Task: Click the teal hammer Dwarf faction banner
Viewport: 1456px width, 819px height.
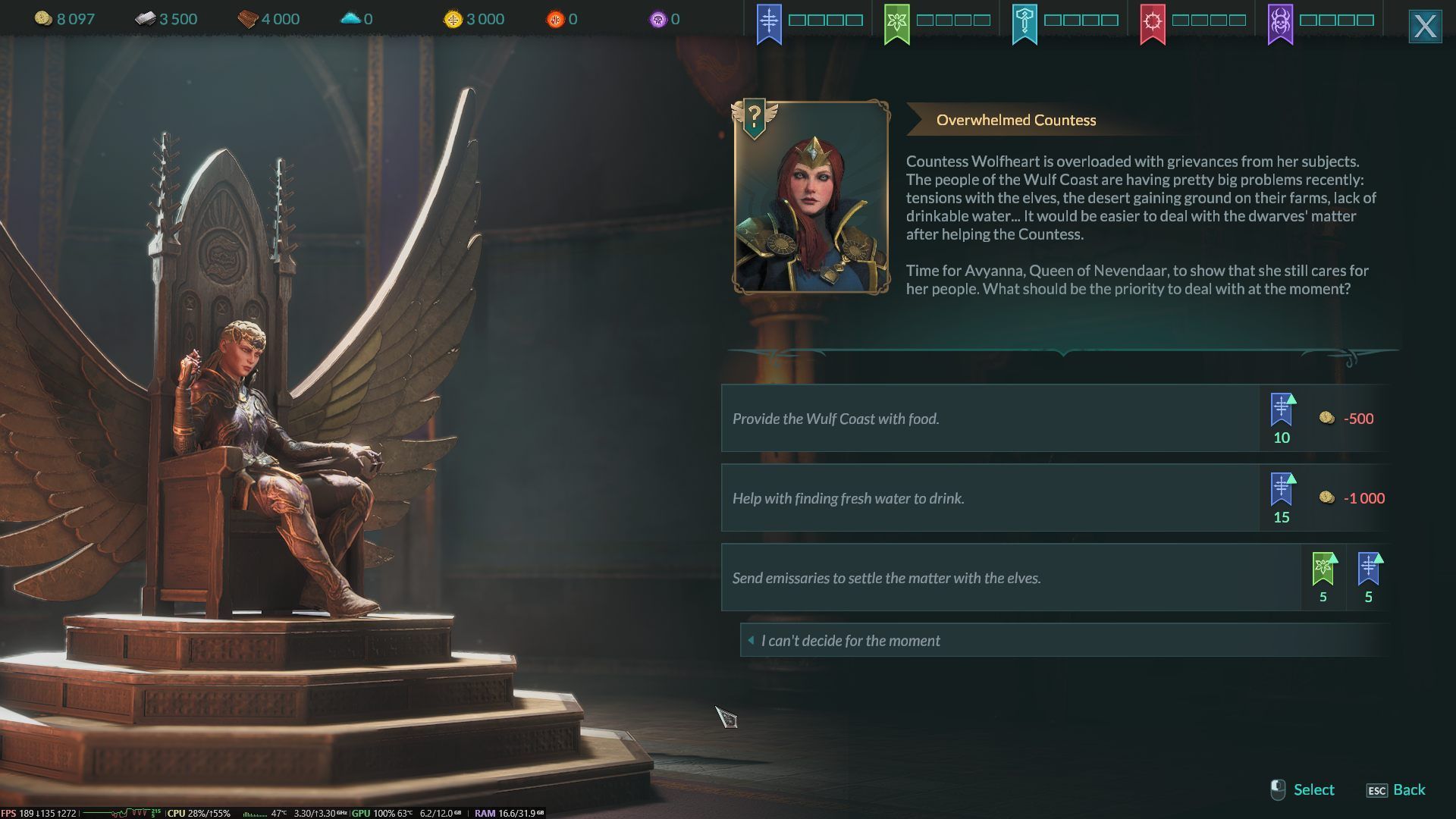Action: [x=1025, y=23]
